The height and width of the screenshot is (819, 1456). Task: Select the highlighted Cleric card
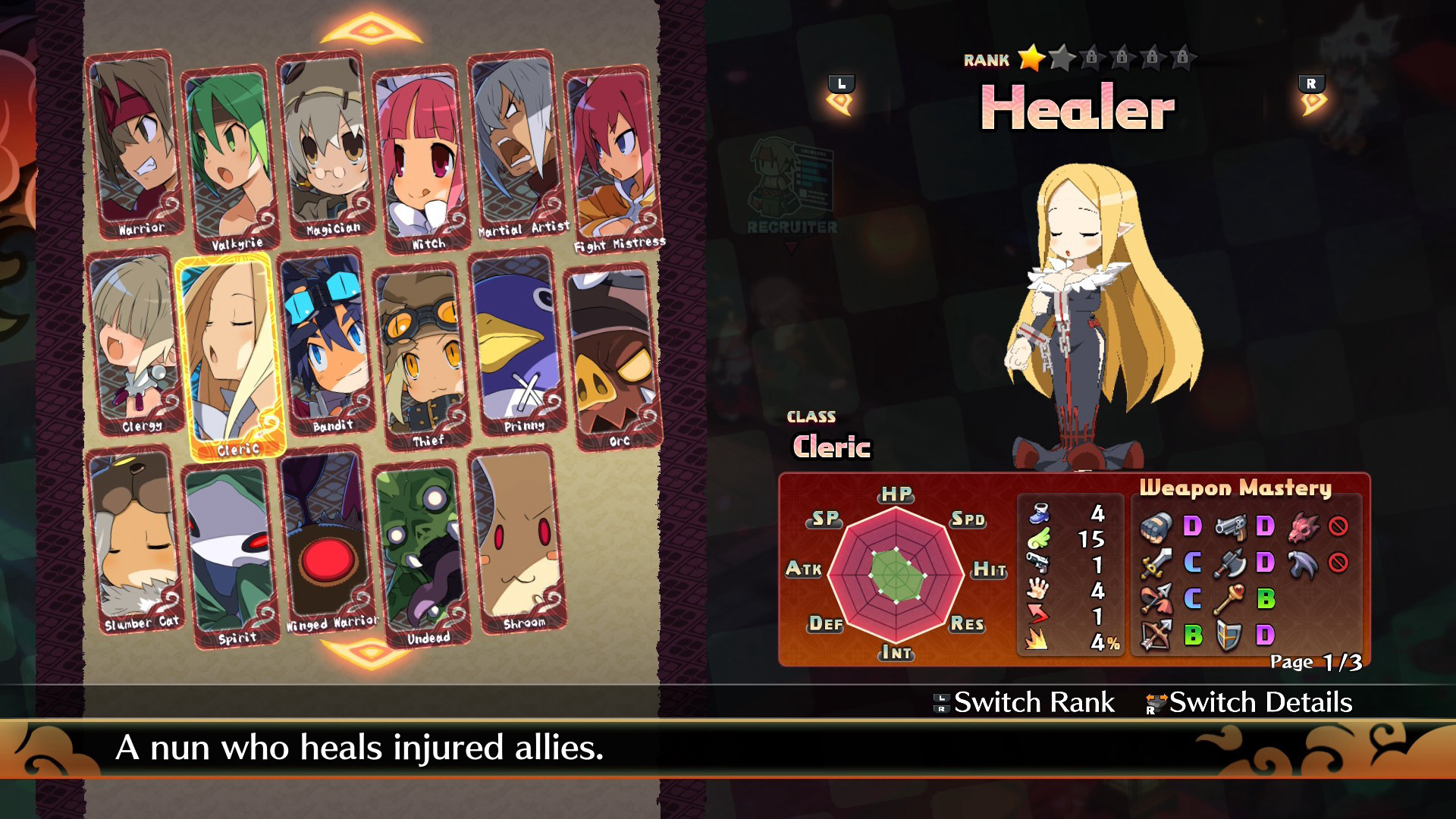[x=231, y=356]
